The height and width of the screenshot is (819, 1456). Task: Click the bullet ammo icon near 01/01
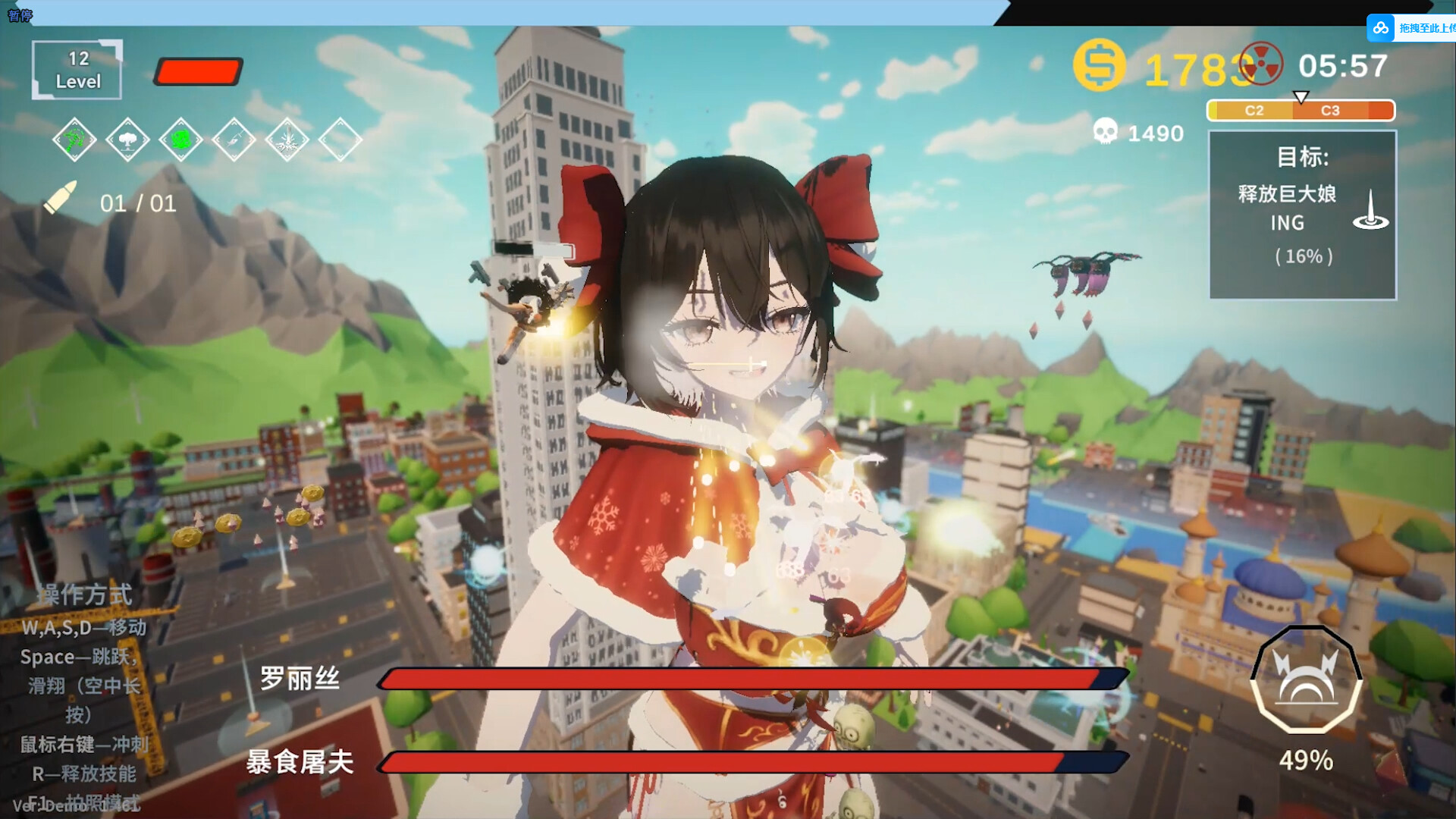pyautogui.click(x=62, y=199)
